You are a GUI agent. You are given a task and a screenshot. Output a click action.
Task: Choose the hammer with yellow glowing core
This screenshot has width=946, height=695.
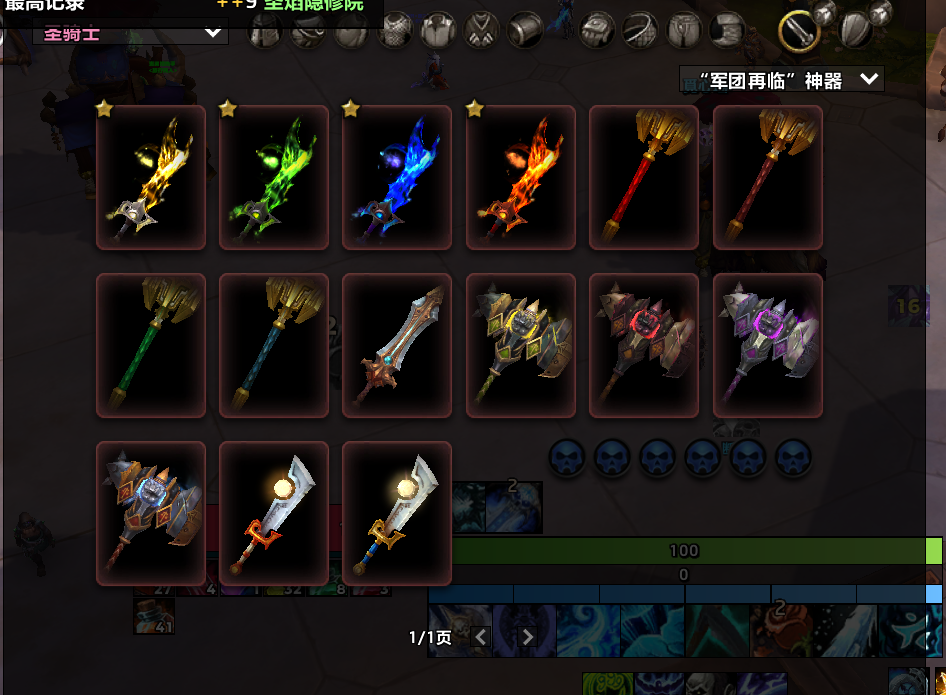[521, 345]
